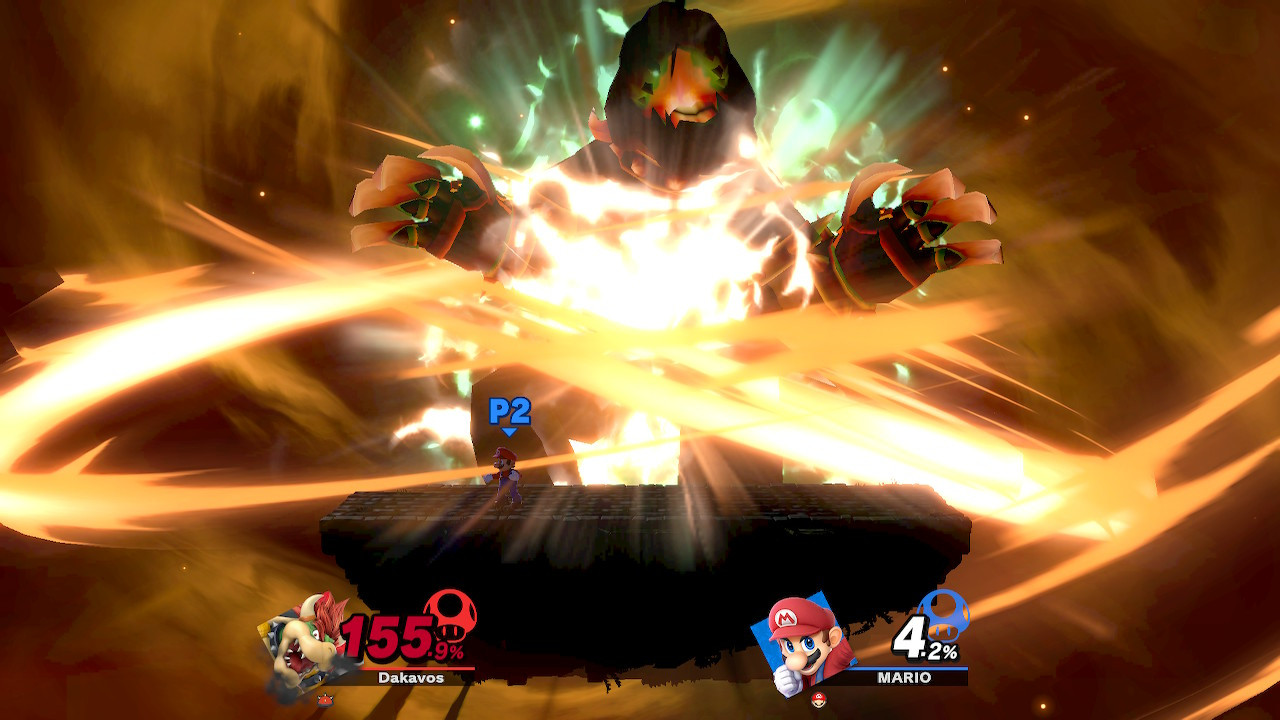
Task: Click Mario standing on the platform
Action: (507, 470)
